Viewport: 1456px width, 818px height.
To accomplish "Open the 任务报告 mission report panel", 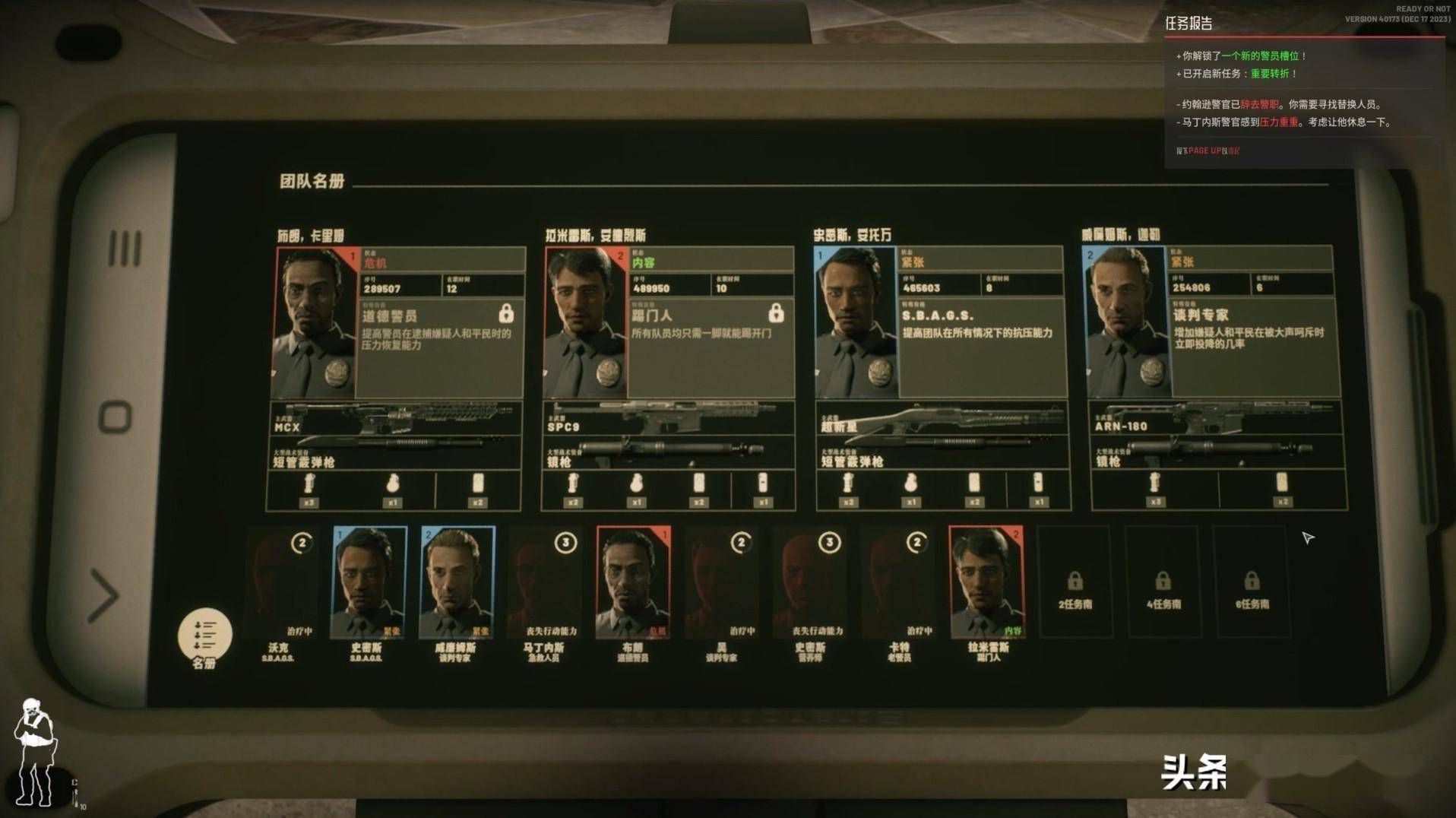I will [1189, 24].
